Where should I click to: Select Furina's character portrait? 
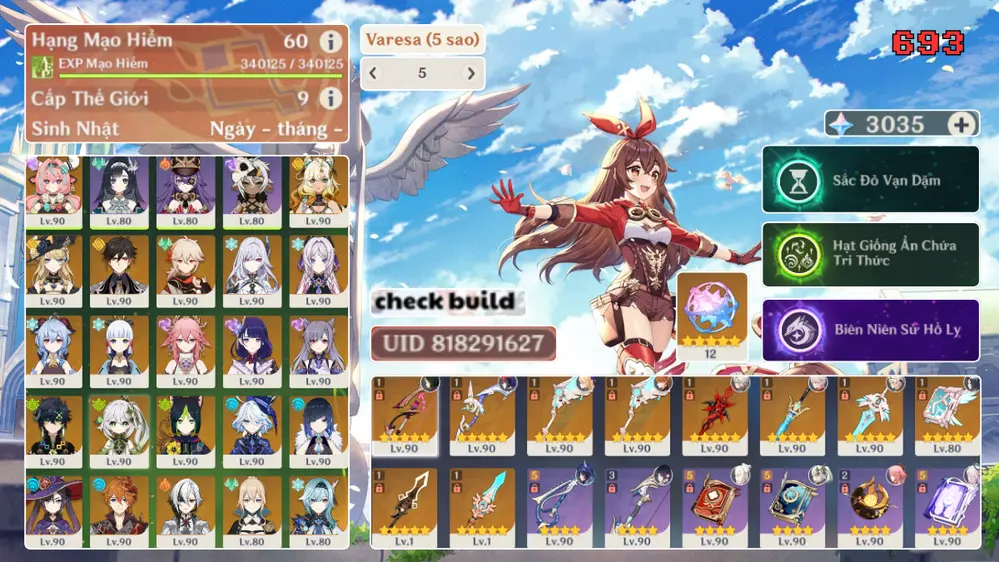click(254, 425)
